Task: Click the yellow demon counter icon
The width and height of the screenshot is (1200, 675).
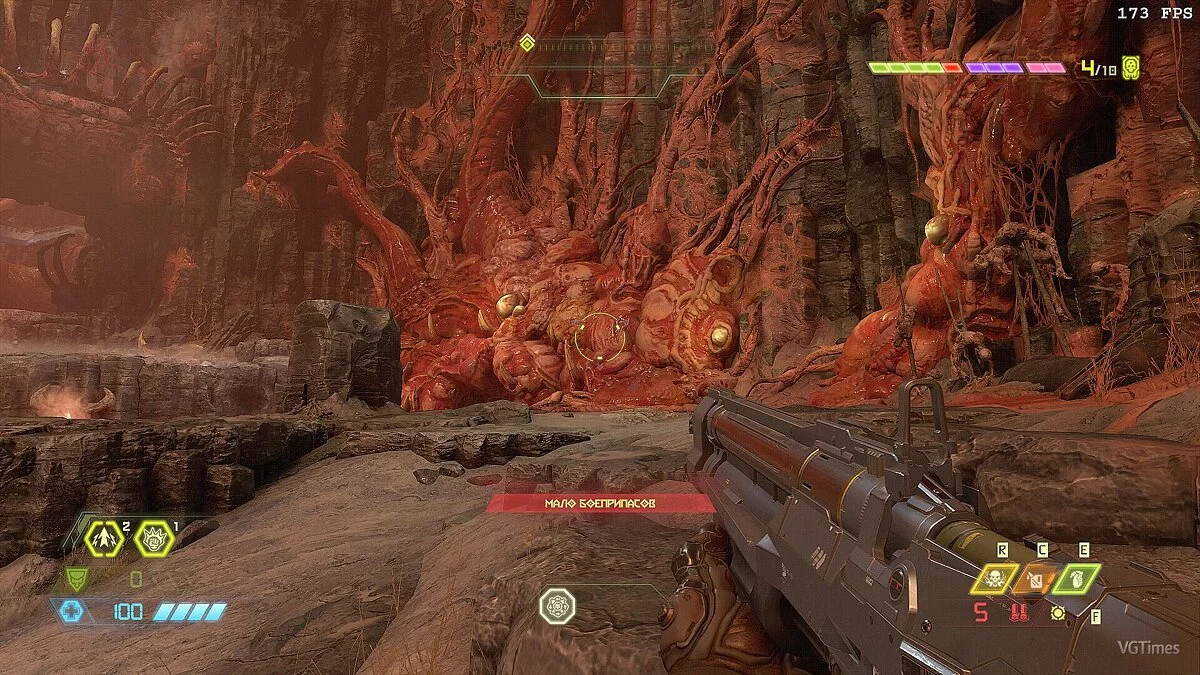Action: click(x=1131, y=67)
